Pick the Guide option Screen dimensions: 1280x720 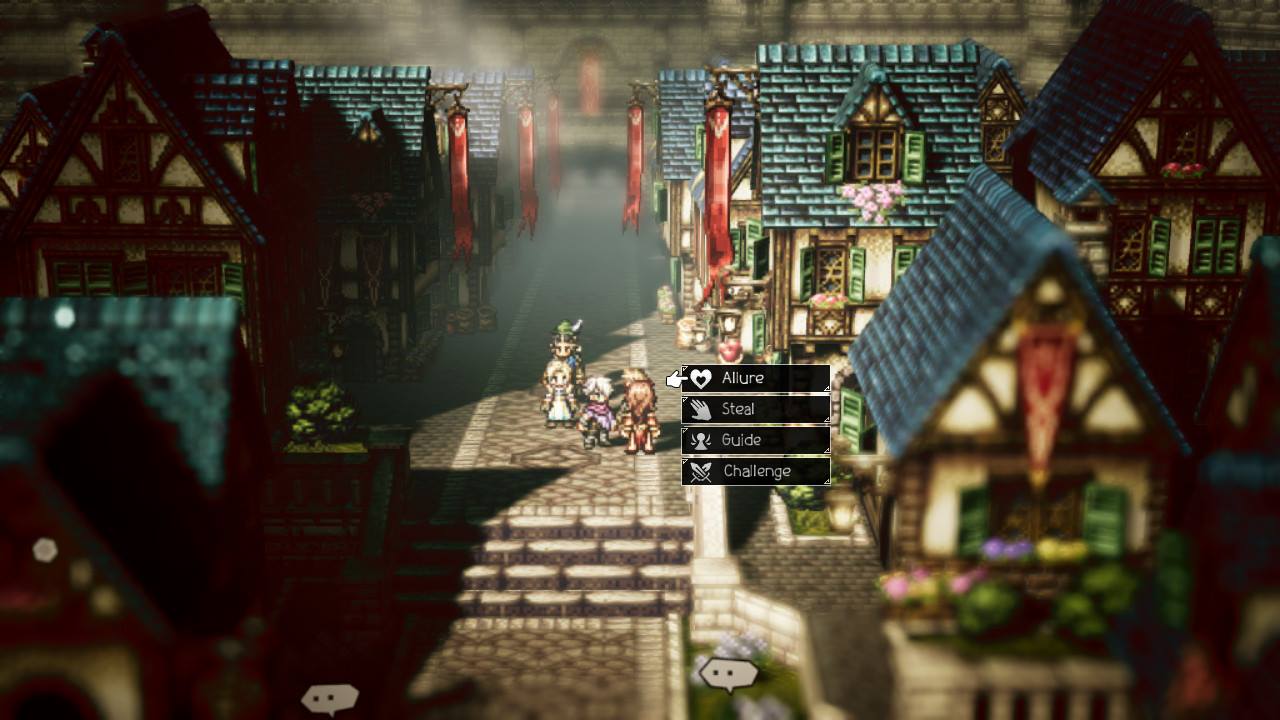[x=755, y=440]
